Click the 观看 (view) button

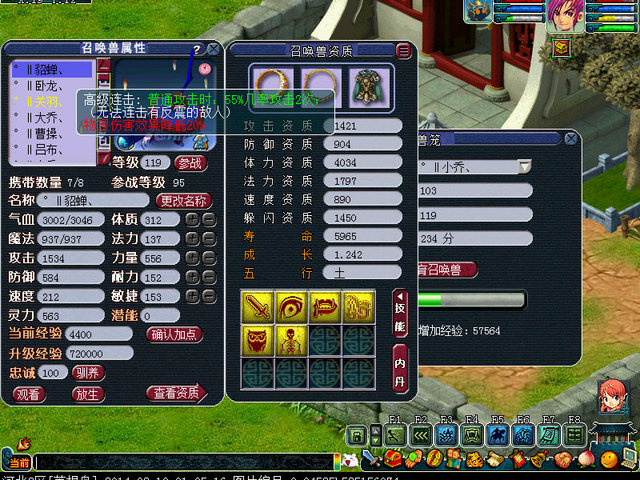tap(29, 394)
